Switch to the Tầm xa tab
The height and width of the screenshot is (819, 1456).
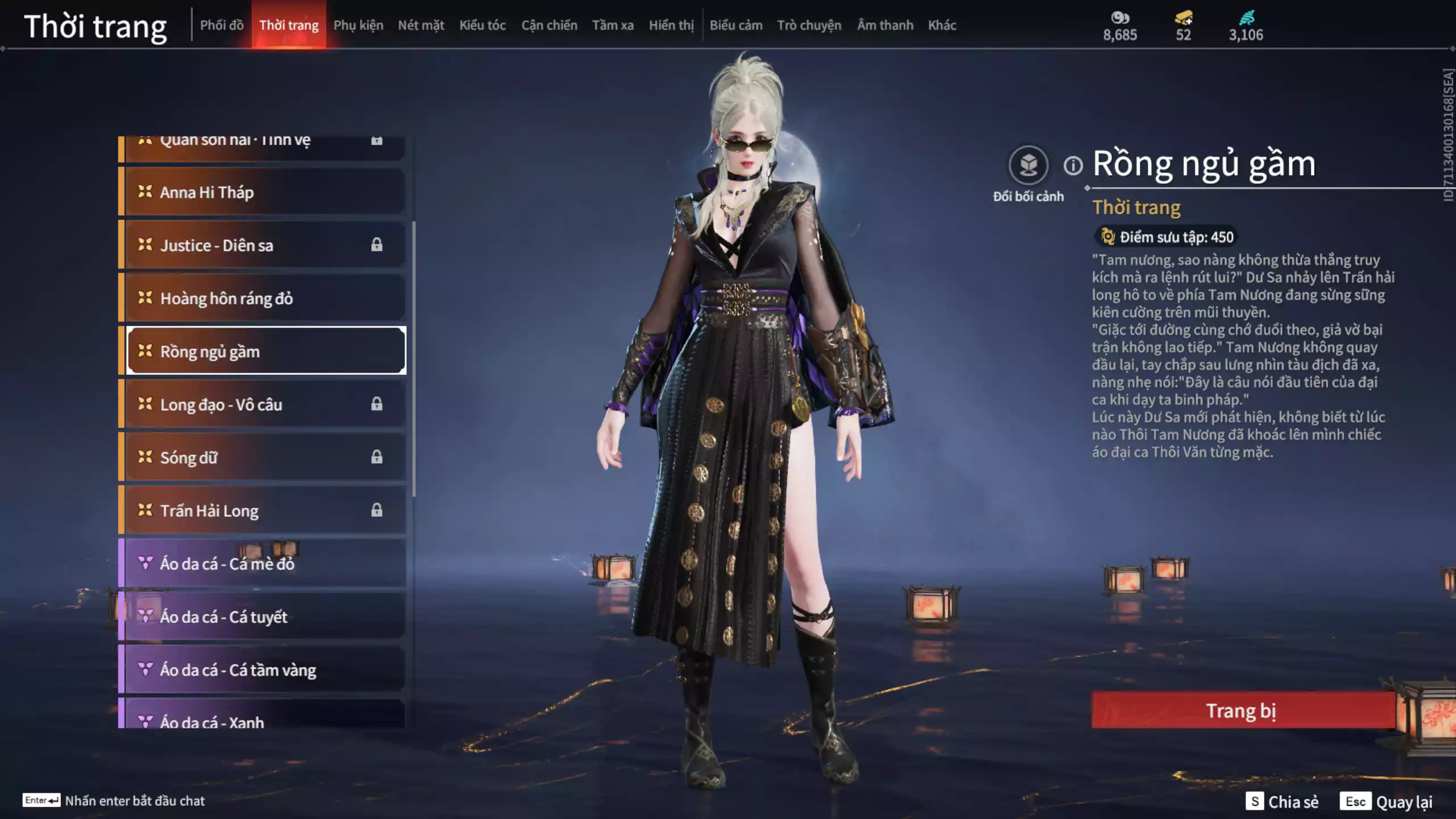(613, 25)
